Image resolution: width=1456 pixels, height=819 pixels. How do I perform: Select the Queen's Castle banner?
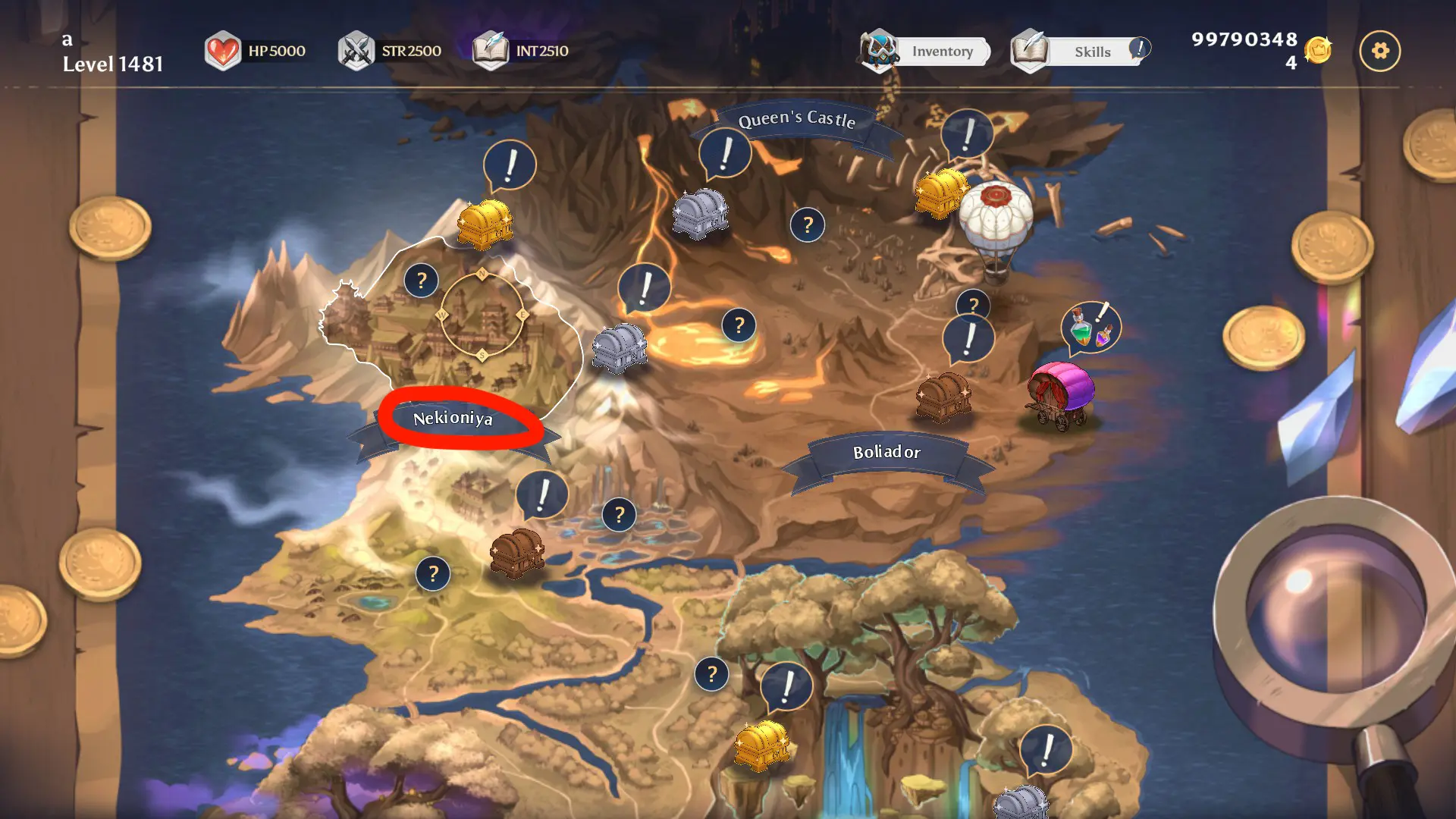point(796,119)
